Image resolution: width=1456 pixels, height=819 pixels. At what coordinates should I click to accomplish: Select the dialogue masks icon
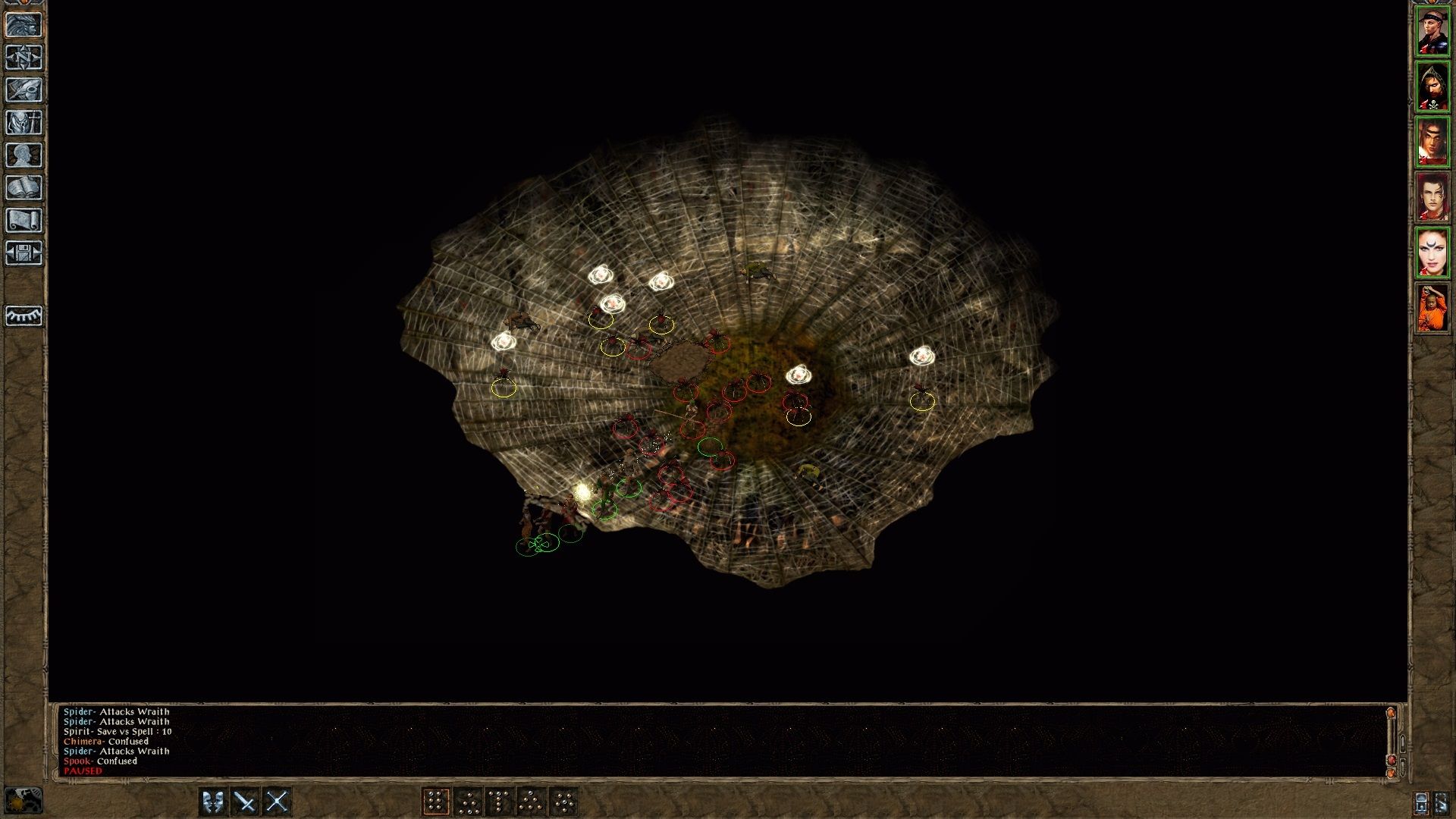(213, 800)
